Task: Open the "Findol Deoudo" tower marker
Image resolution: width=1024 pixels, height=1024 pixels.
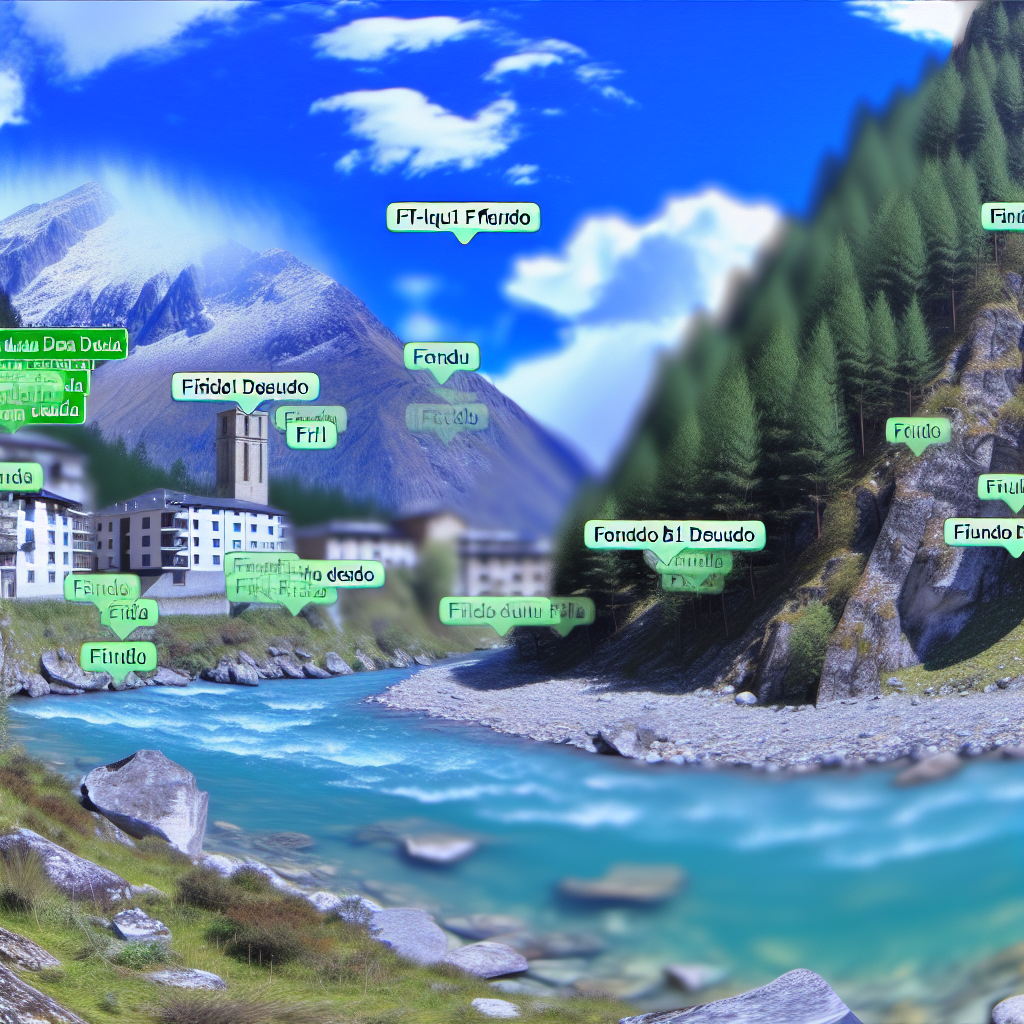Action: tap(245, 387)
